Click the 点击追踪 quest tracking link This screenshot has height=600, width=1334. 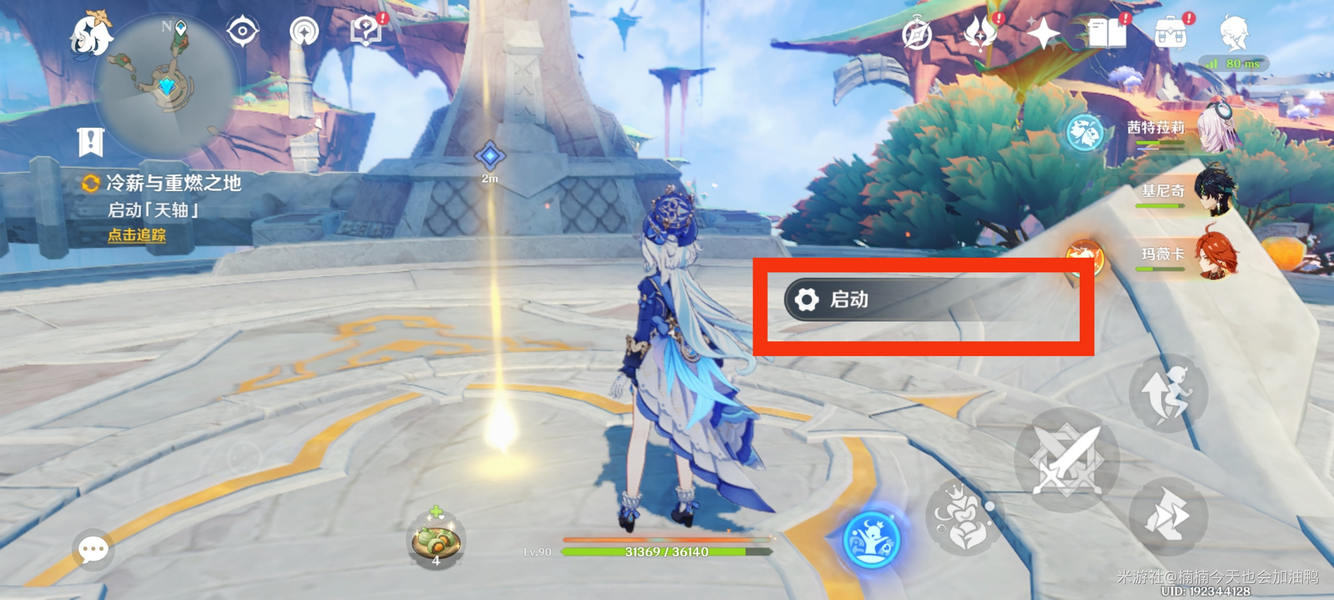[137, 236]
